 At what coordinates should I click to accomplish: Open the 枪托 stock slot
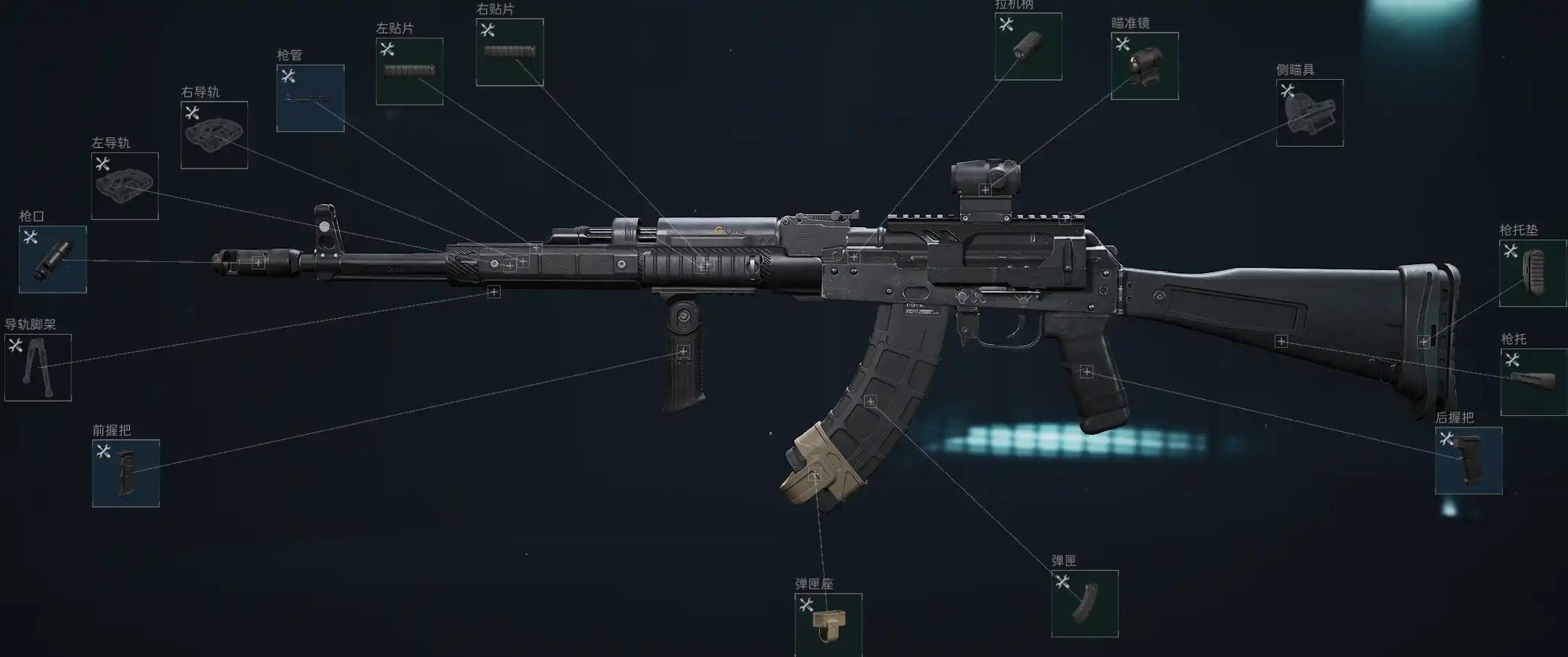point(1533,382)
